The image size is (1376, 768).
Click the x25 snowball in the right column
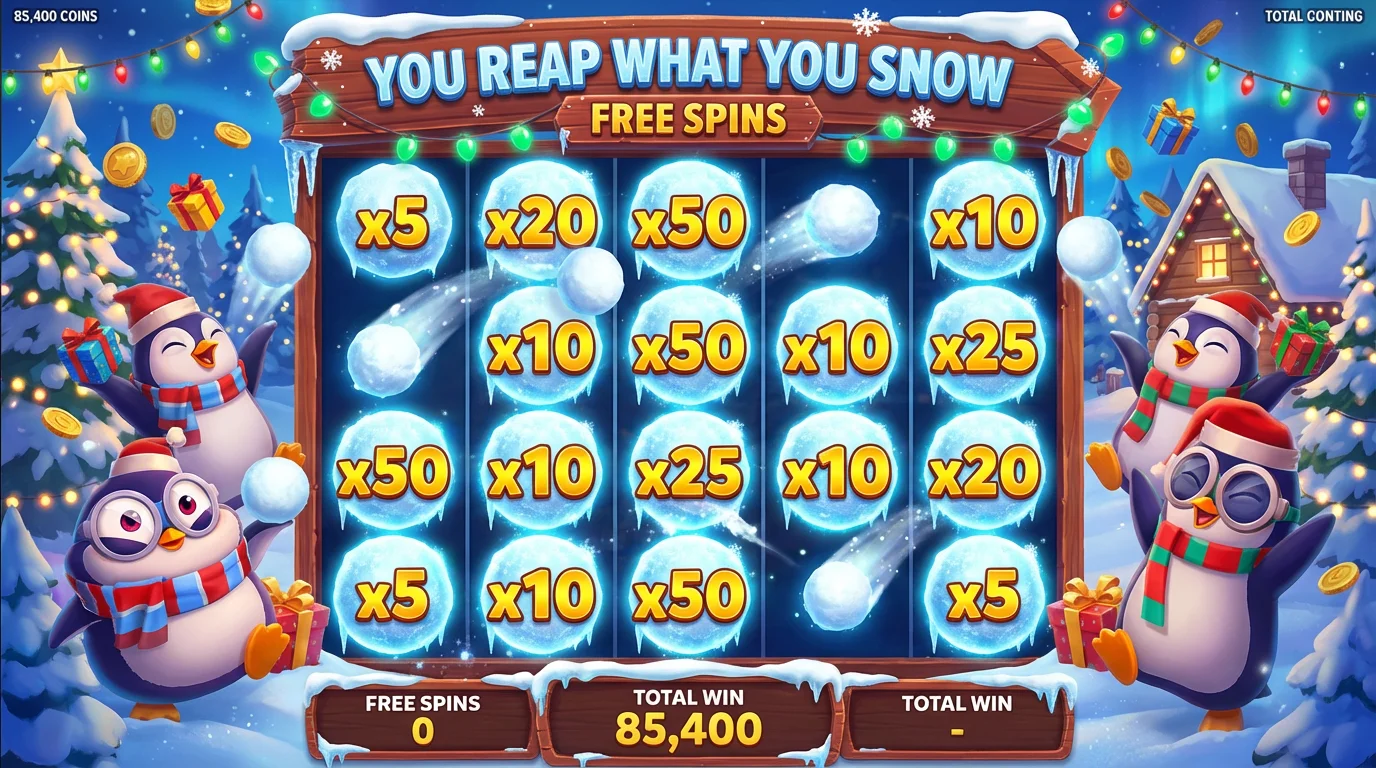pos(985,350)
